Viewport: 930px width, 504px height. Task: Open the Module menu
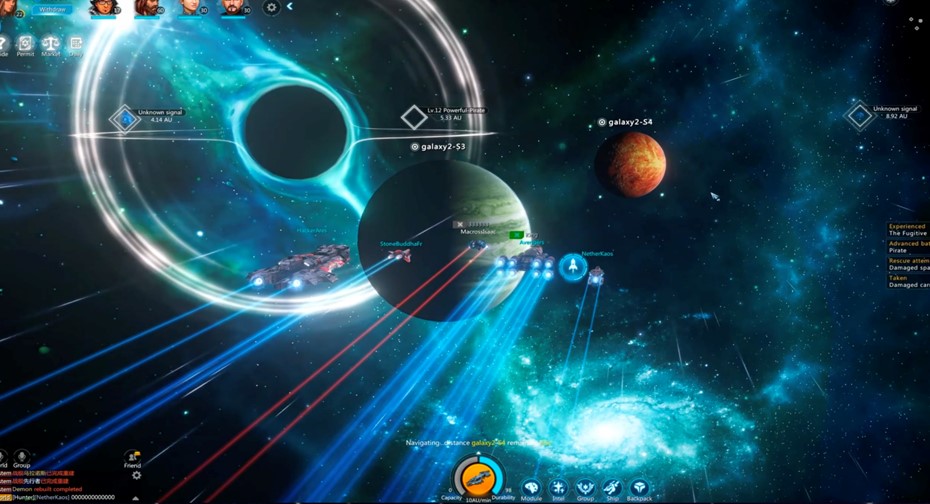pos(531,489)
